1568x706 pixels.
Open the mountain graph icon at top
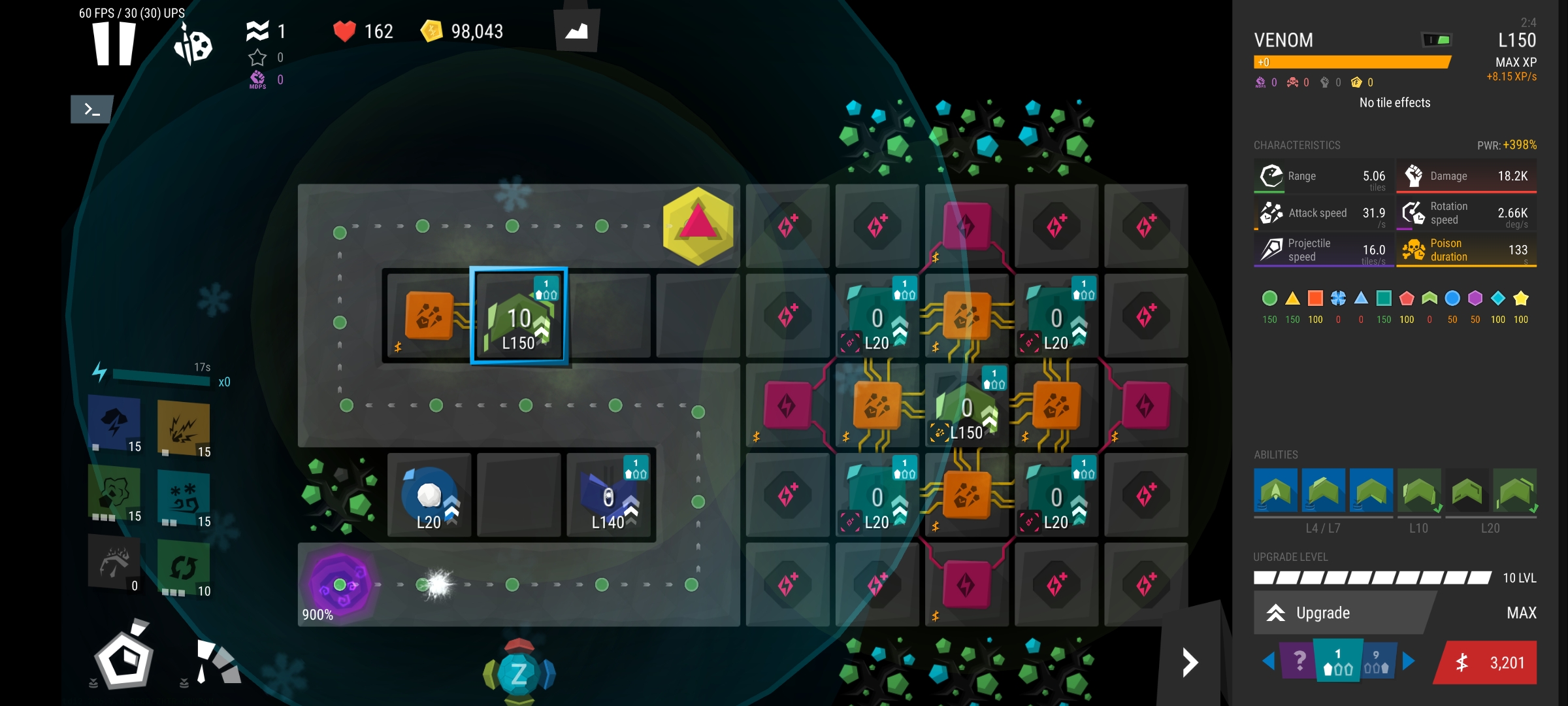pos(576,31)
